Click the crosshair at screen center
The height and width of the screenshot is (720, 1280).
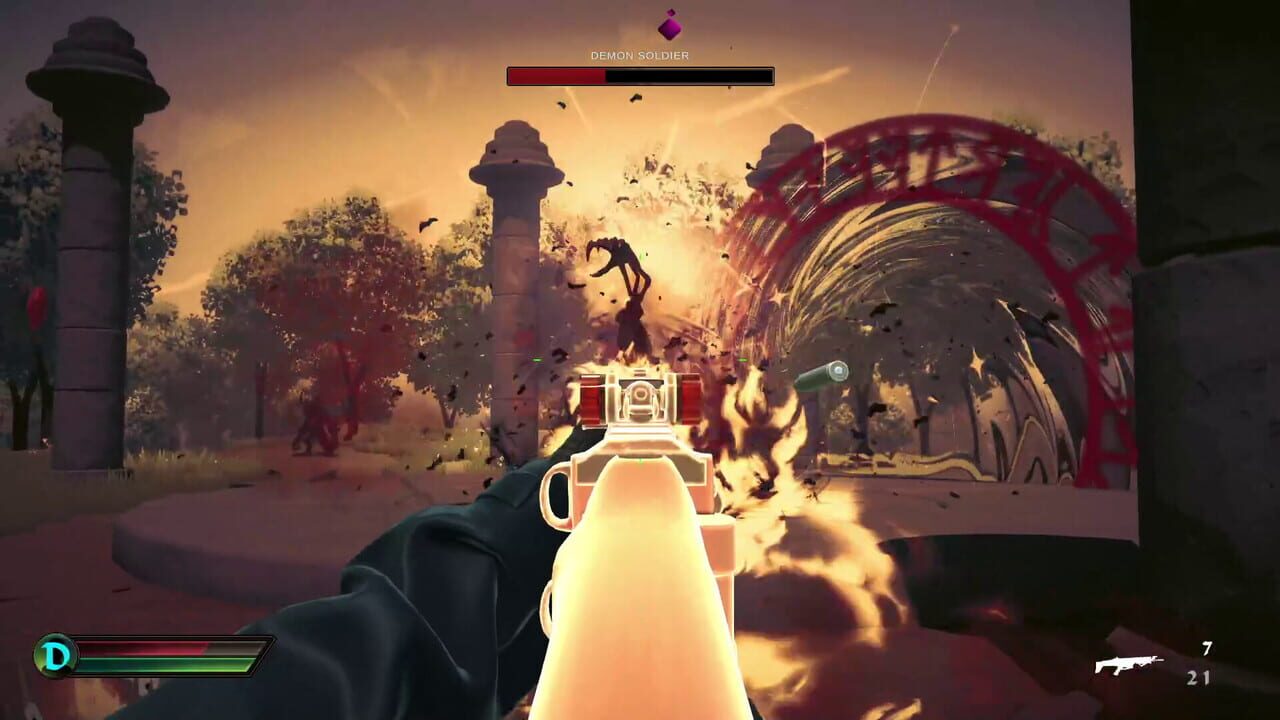(640, 360)
